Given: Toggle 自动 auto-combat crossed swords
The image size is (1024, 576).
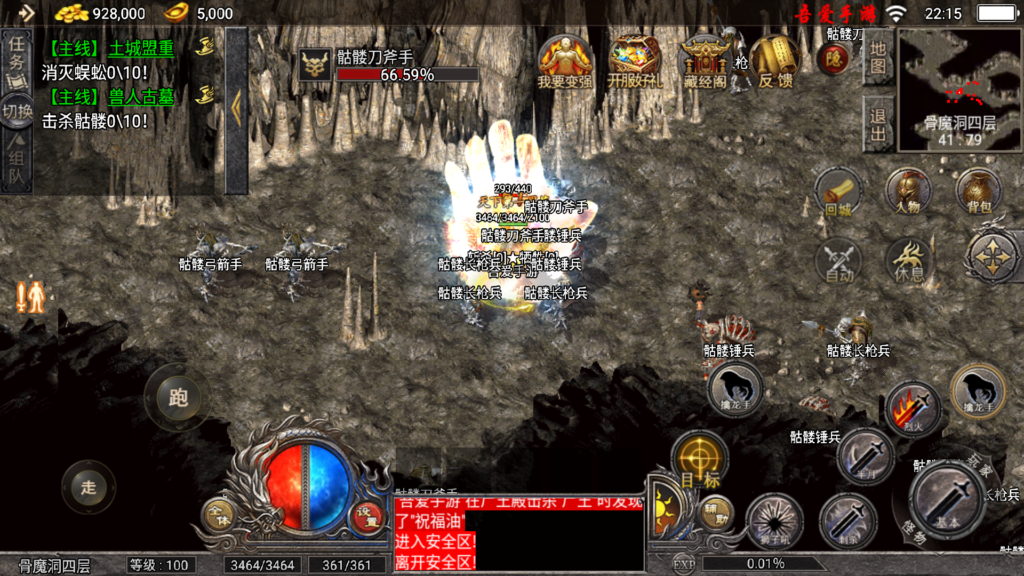Looking at the screenshot, I should (x=838, y=262).
